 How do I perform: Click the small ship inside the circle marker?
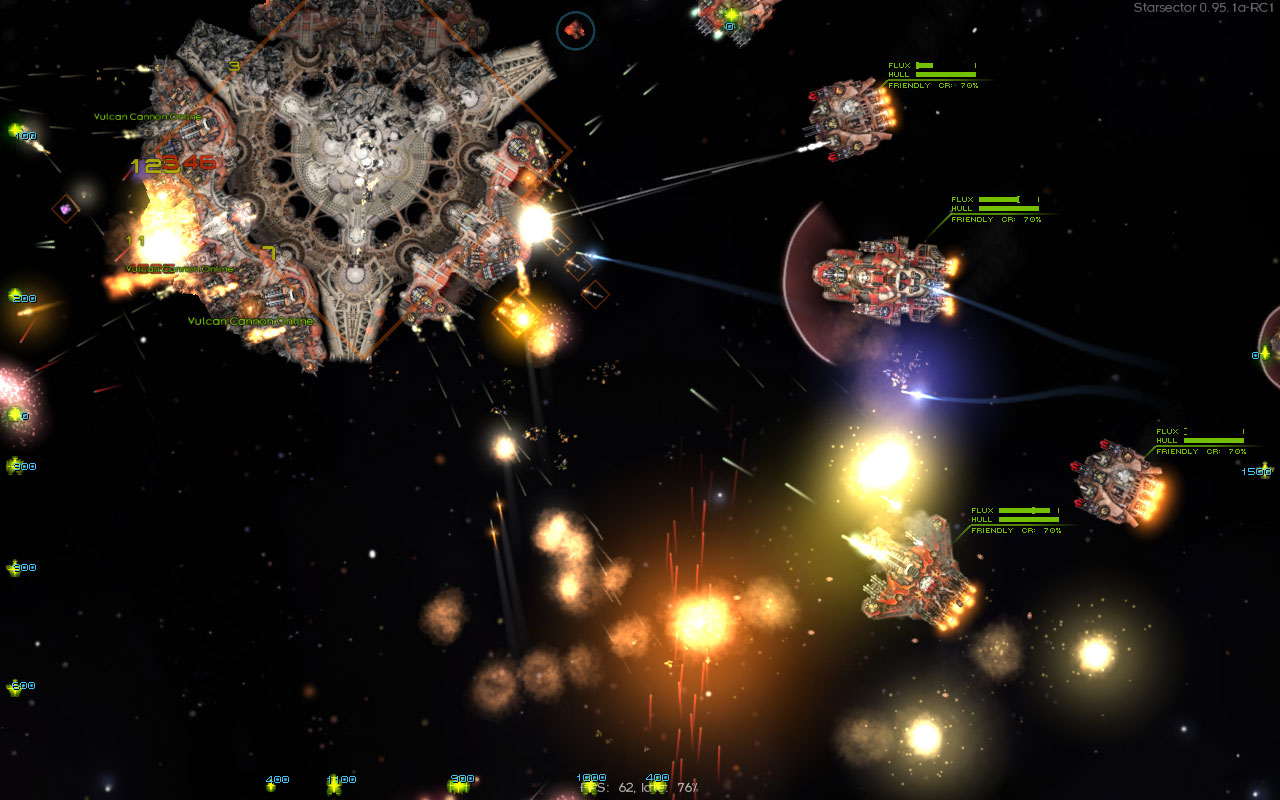pyautogui.click(x=574, y=29)
